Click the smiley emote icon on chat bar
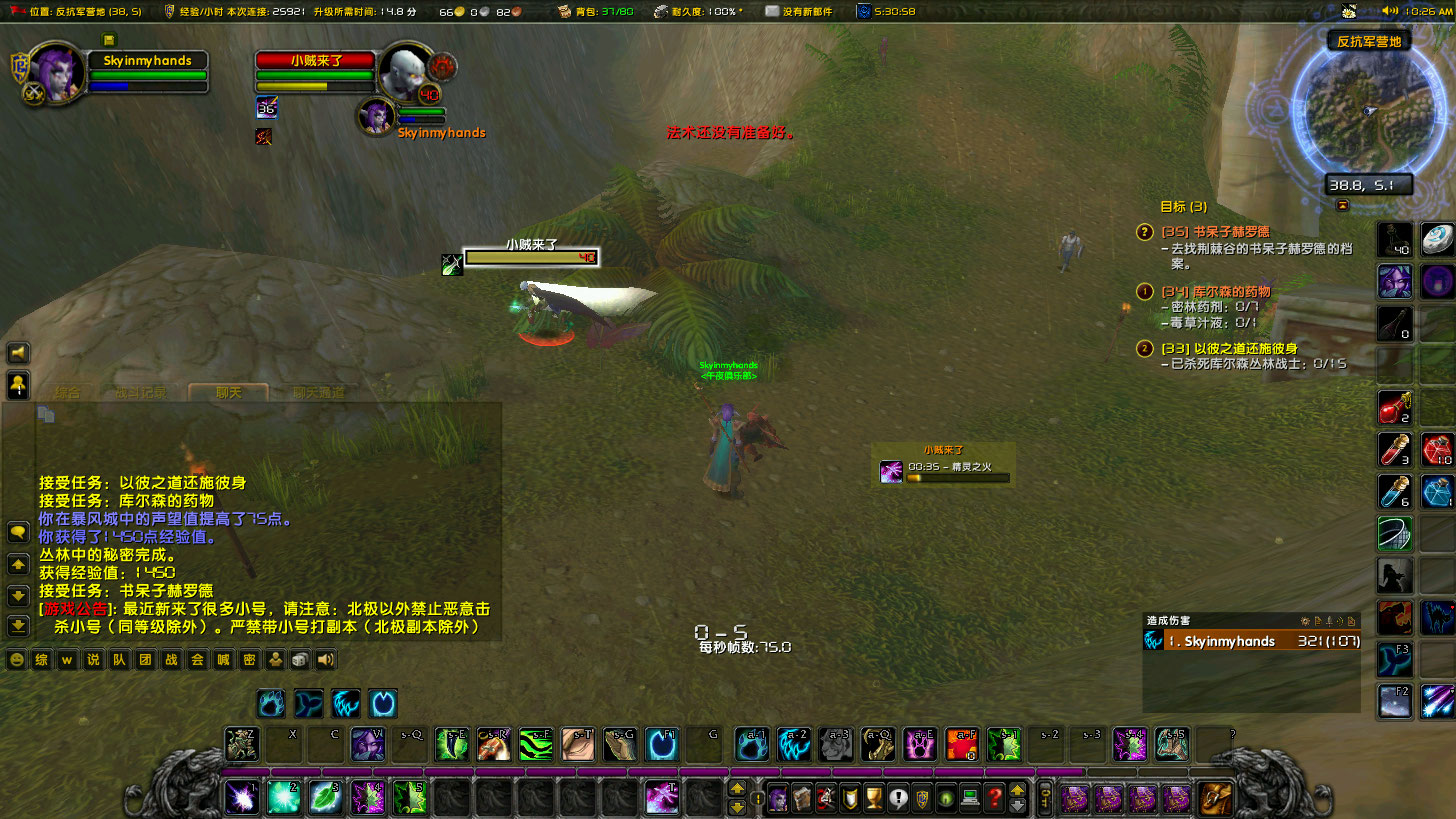The width and height of the screenshot is (1456, 819). [x=18, y=659]
